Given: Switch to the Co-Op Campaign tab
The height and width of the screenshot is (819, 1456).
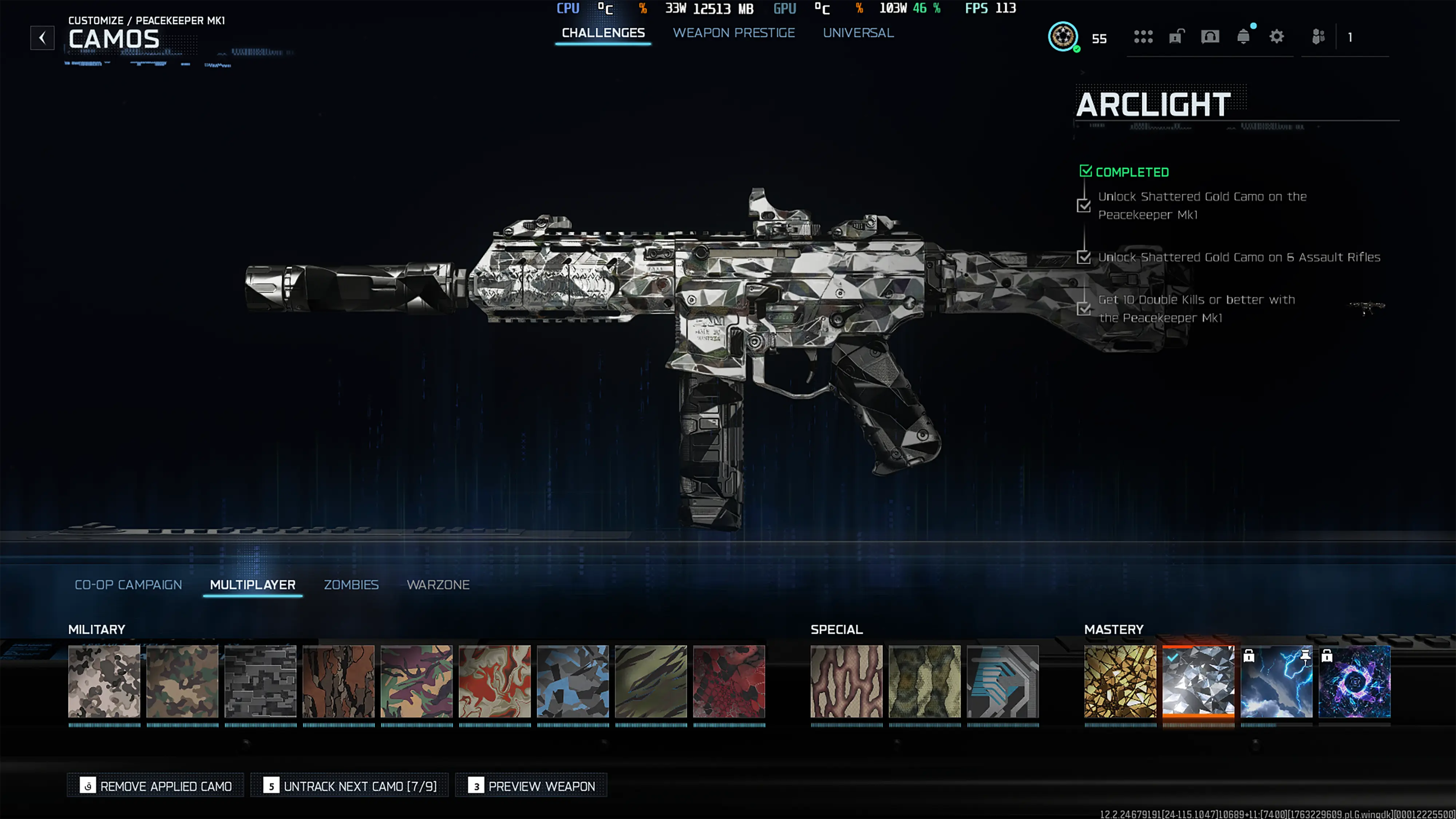Looking at the screenshot, I should (128, 585).
